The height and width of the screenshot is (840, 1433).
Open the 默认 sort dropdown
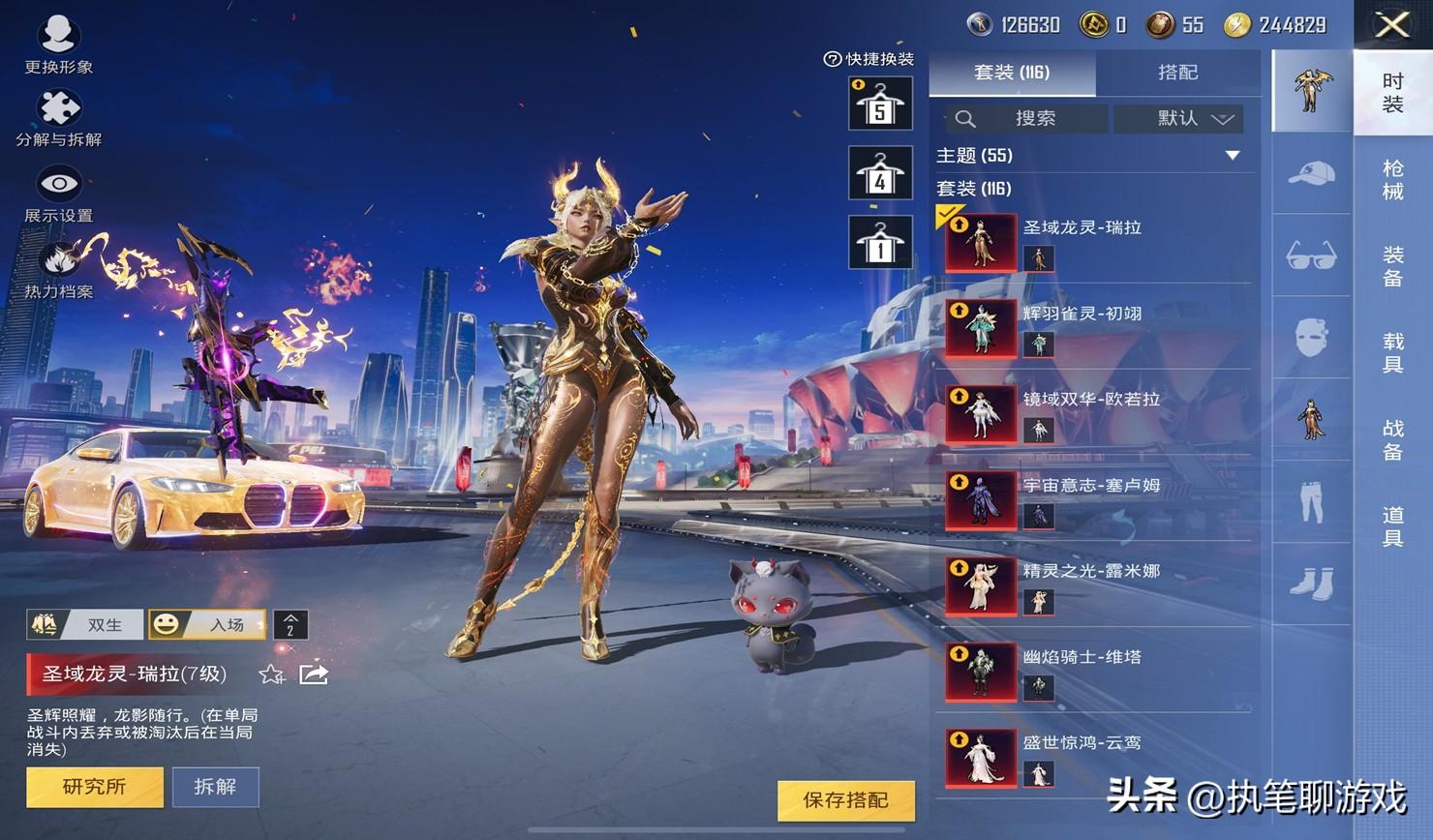pos(1178,119)
